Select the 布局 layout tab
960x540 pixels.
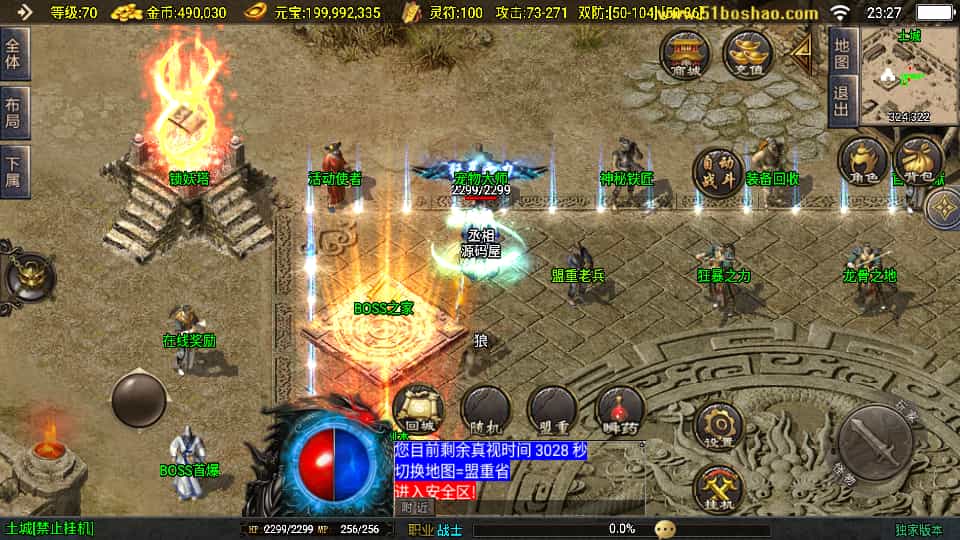coord(15,108)
